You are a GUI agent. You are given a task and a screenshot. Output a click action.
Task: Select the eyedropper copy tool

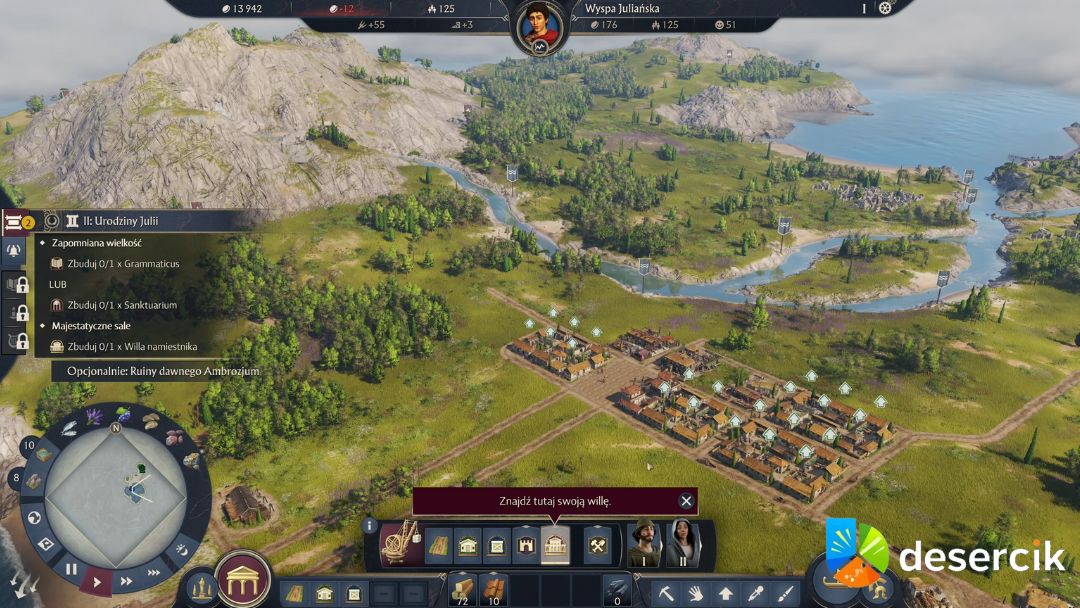[x=756, y=593]
